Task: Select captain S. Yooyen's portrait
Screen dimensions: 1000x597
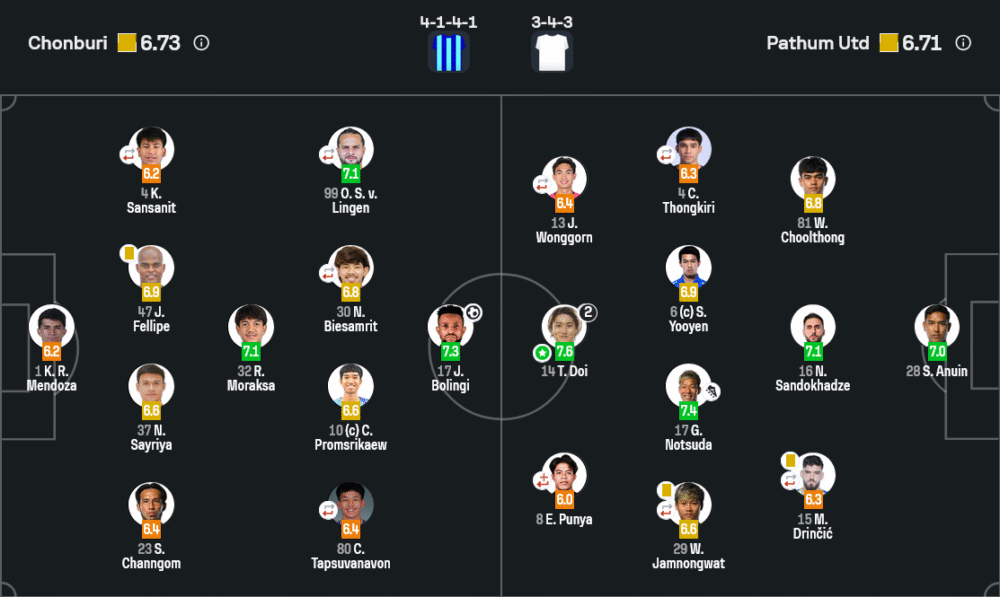Action: 689,268
